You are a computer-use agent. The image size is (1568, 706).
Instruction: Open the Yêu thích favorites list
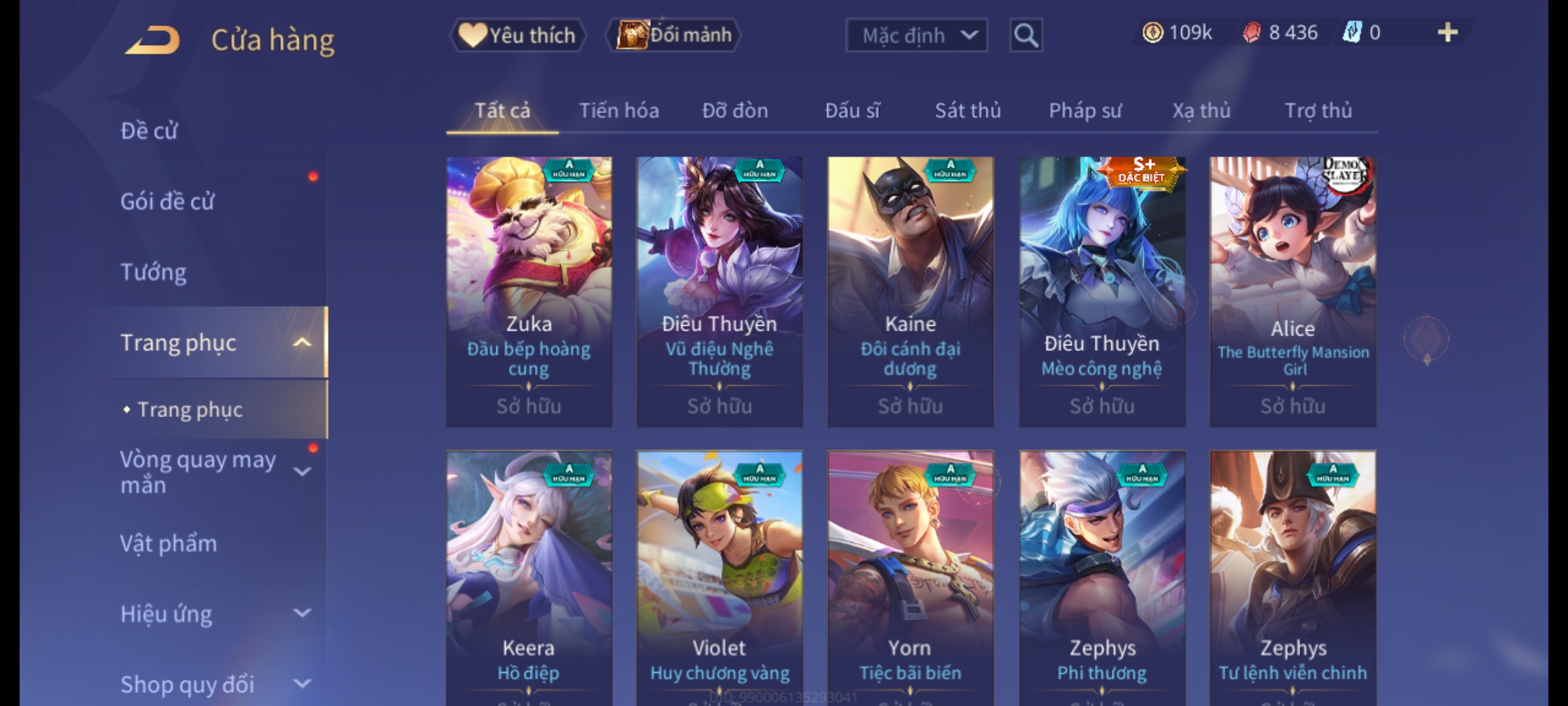517,35
